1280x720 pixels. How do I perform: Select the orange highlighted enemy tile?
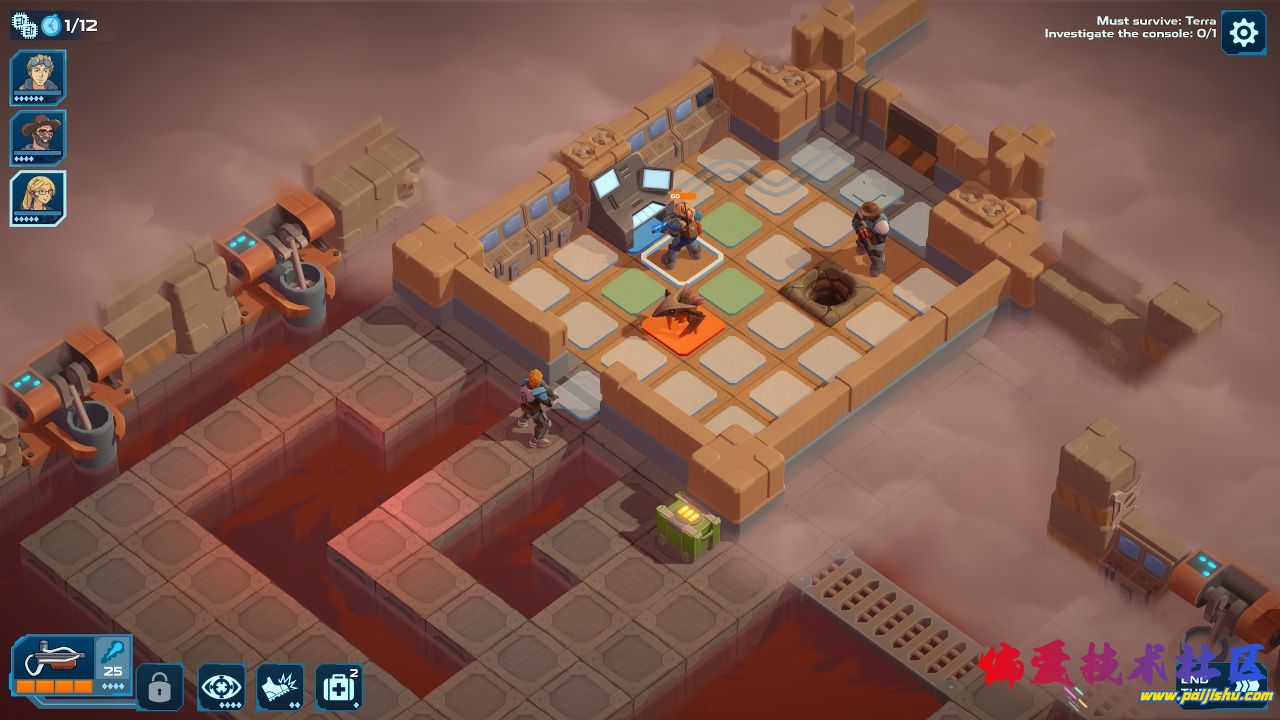click(x=683, y=330)
